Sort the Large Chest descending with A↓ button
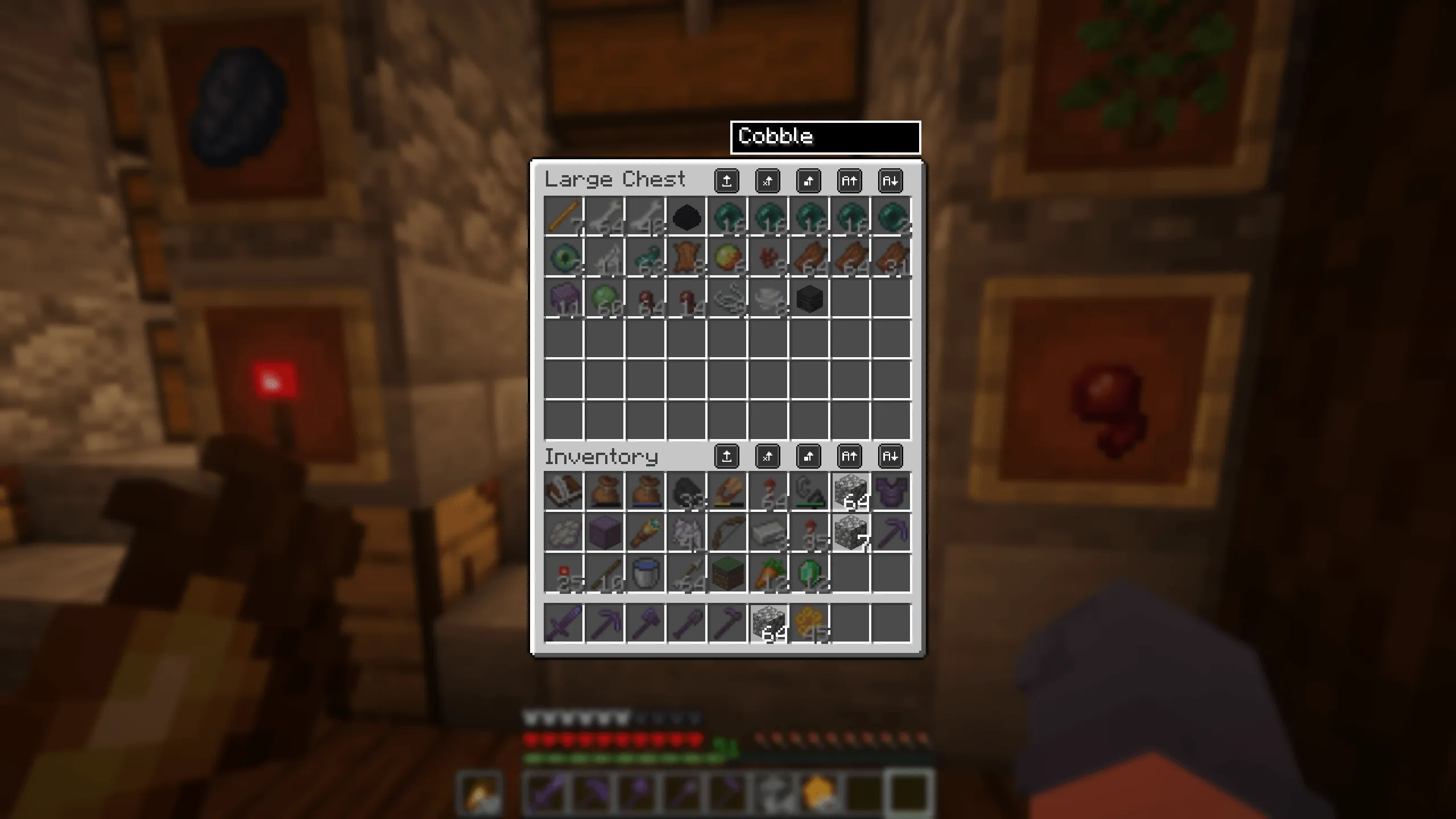This screenshot has width=1456, height=819. 891,182
